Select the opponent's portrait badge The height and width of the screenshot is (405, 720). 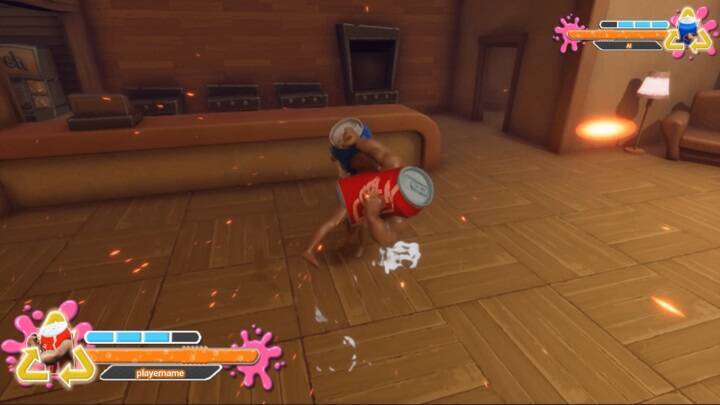[x=690, y=29]
